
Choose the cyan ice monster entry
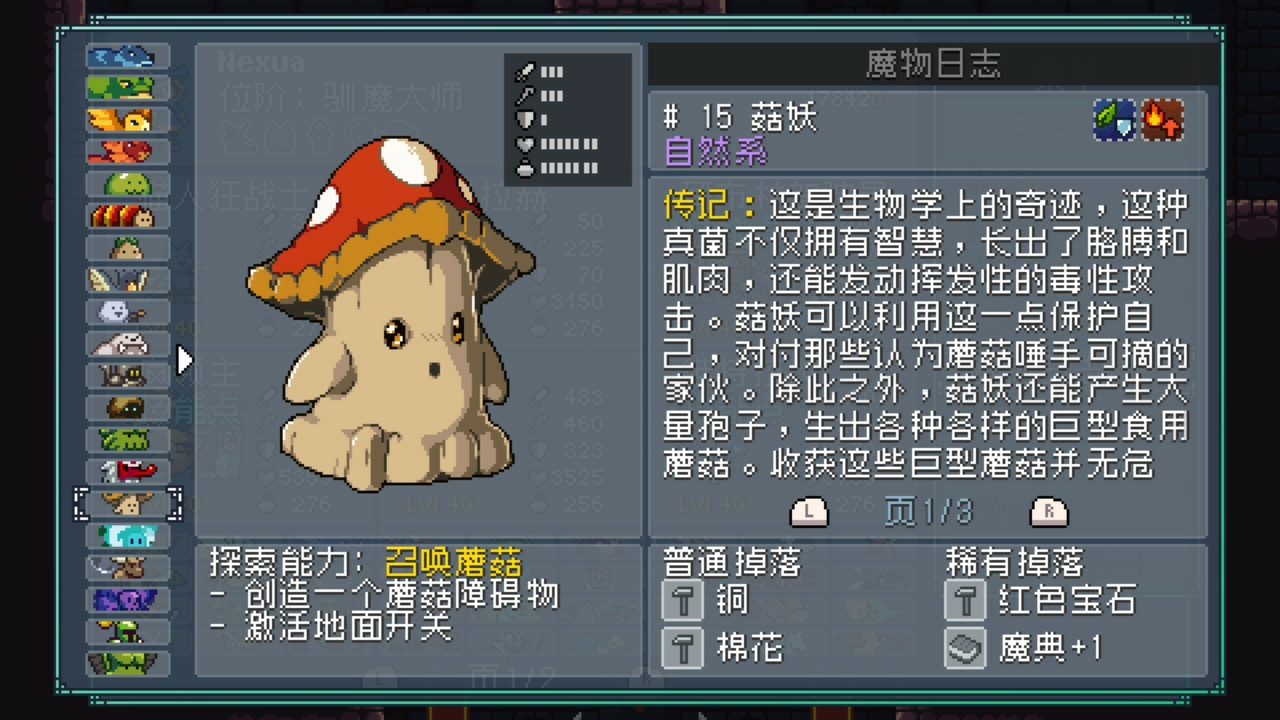coord(127,536)
